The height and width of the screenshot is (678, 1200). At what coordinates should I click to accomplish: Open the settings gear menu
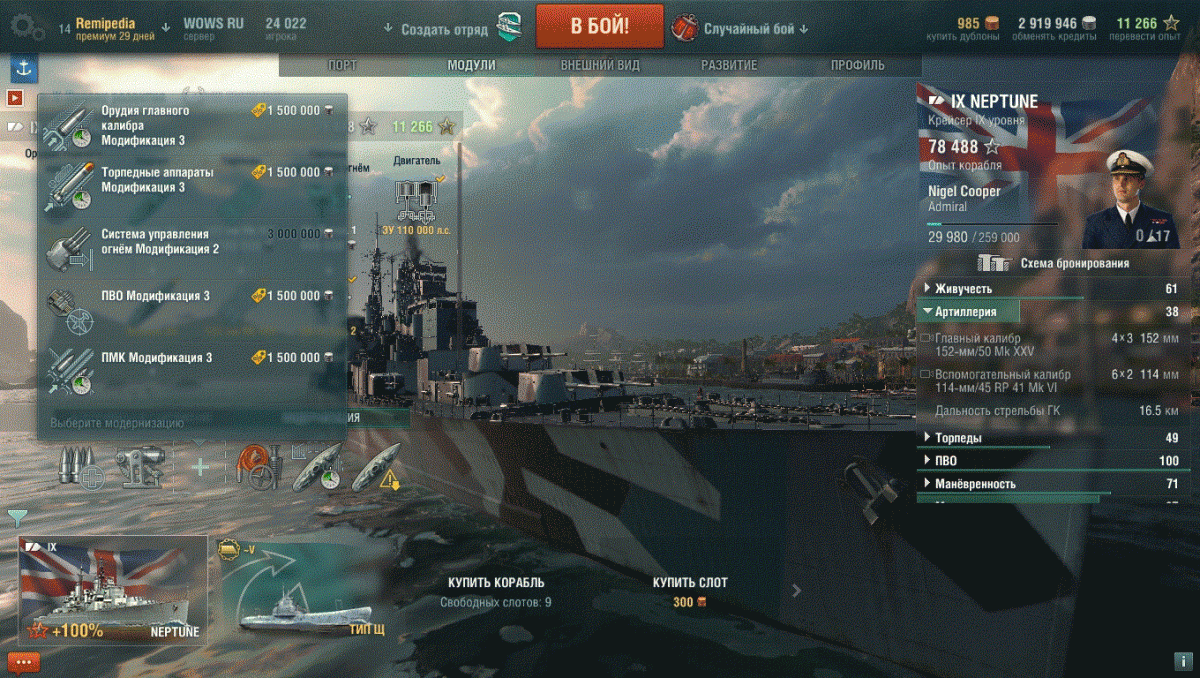click(x=26, y=28)
